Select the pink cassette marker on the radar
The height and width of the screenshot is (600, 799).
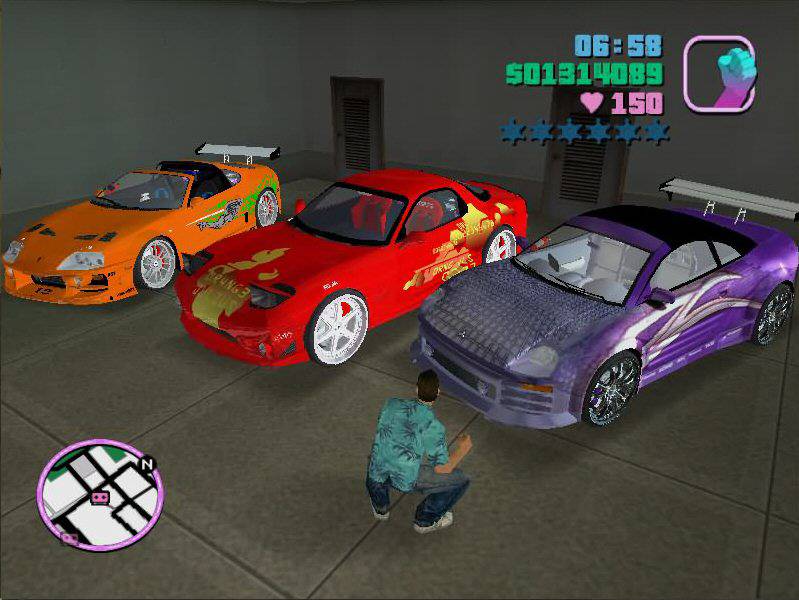100,497
